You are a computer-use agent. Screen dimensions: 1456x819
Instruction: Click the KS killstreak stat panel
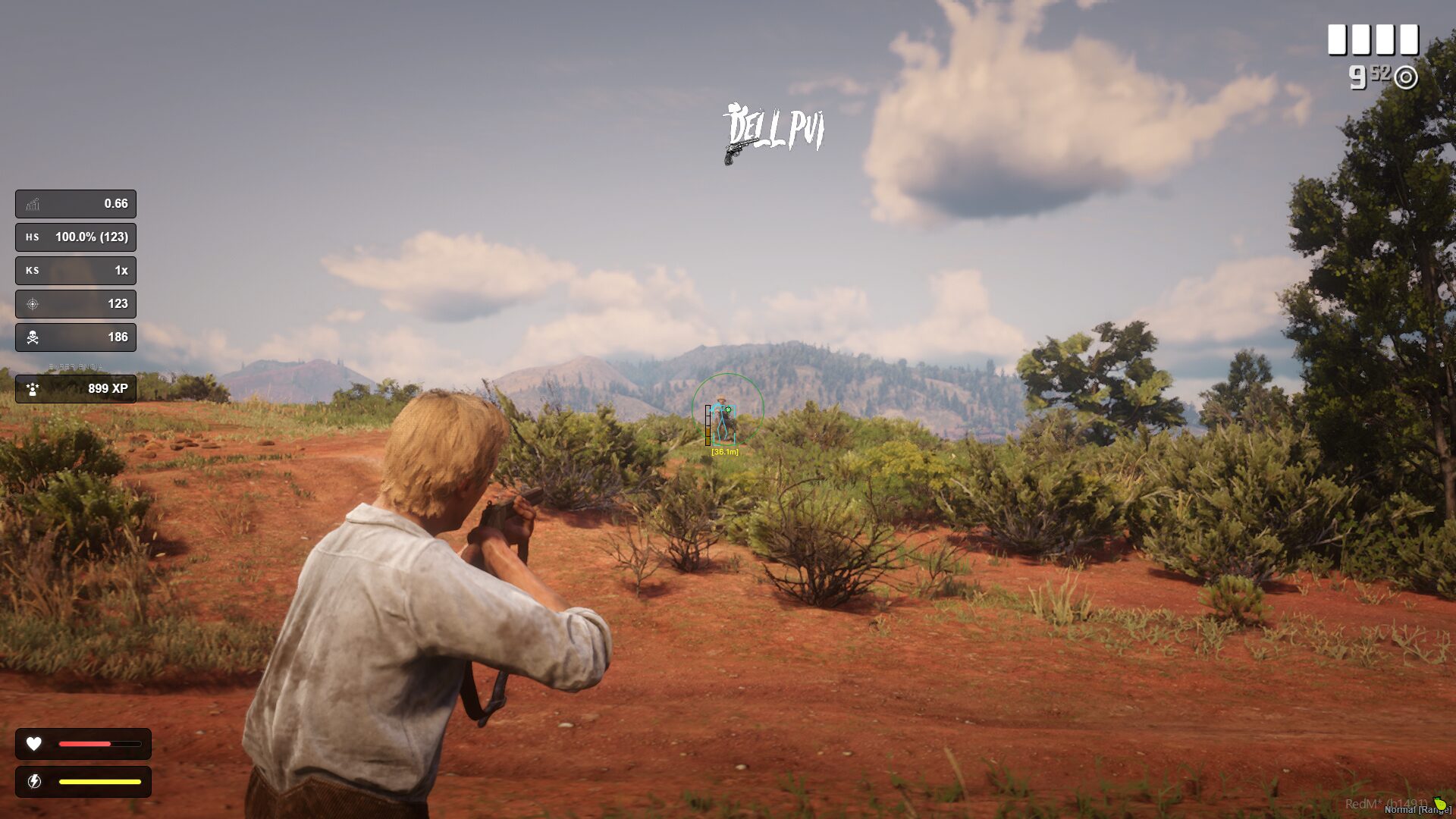pos(76,271)
